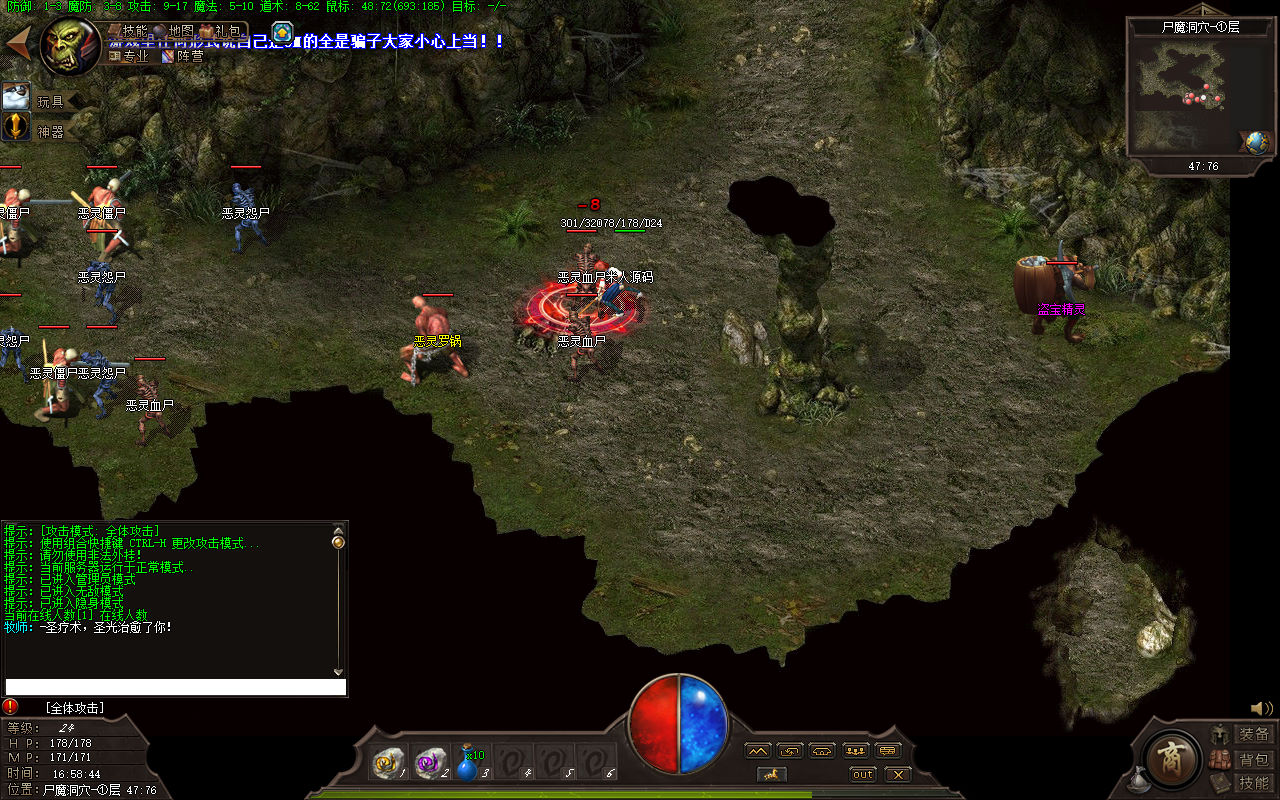Image resolution: width=1280 pixels, height=800 pixels.
Task: Click the orc character portrait
Action: click(x=69, y=45)
